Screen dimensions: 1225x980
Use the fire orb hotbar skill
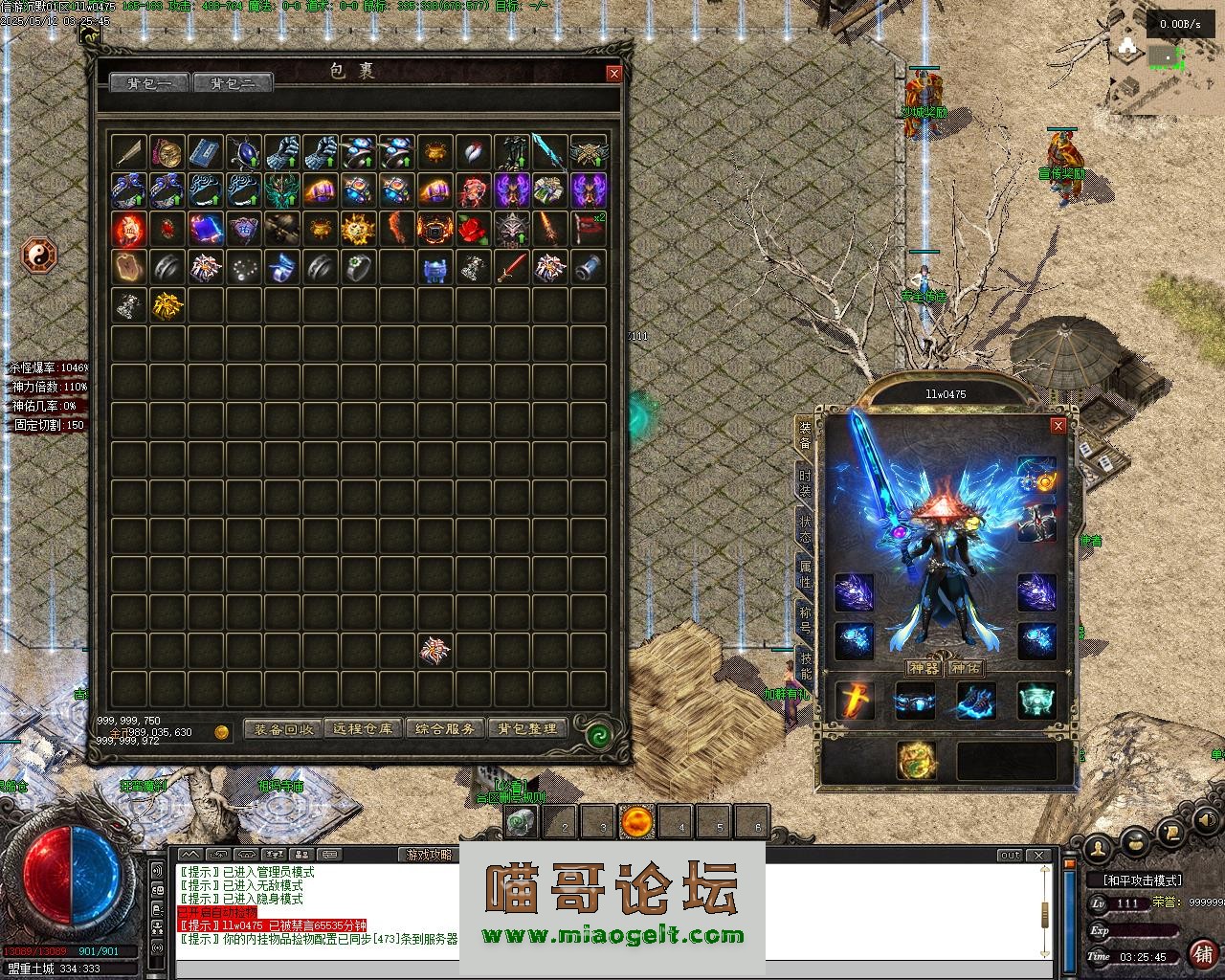coord(636,821)
